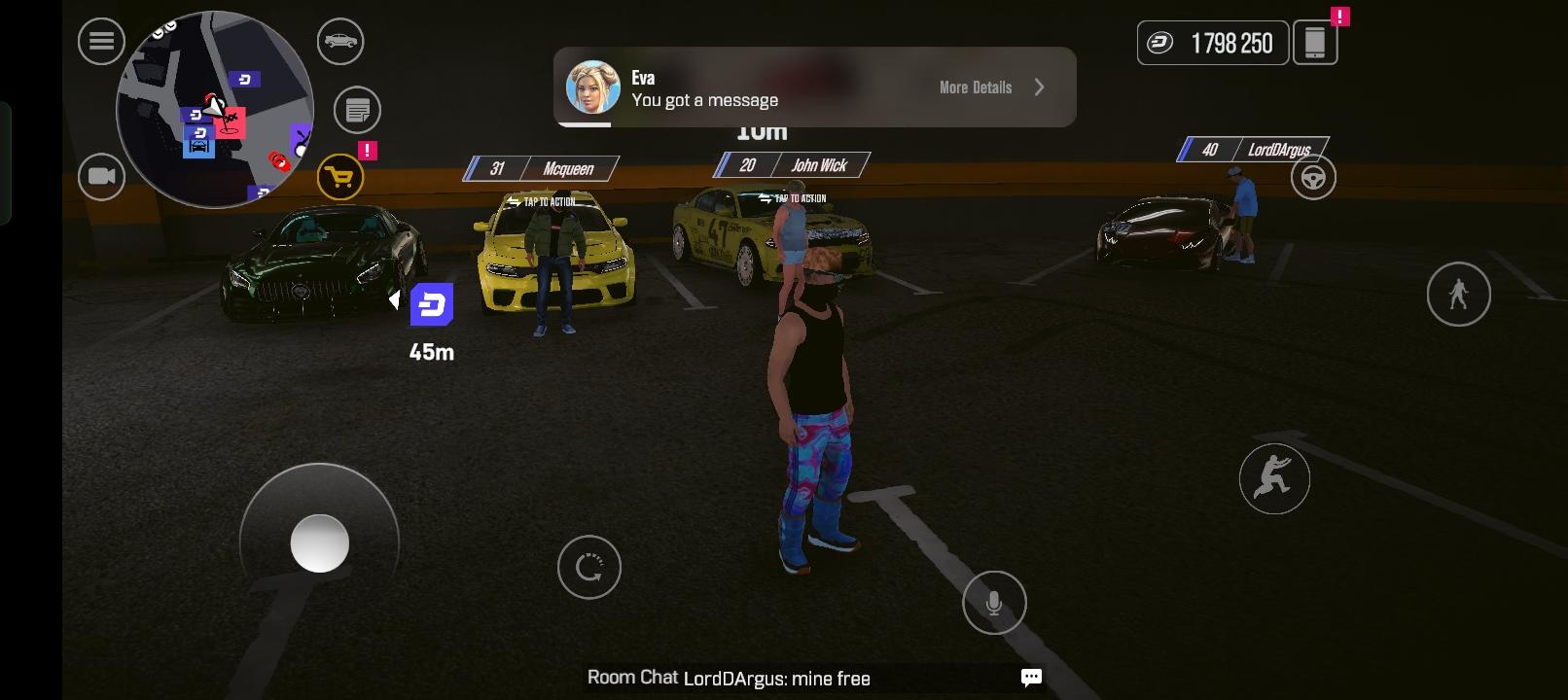
Task: Click 'More Details' on Eva's notification
Action: click(975, 87)
